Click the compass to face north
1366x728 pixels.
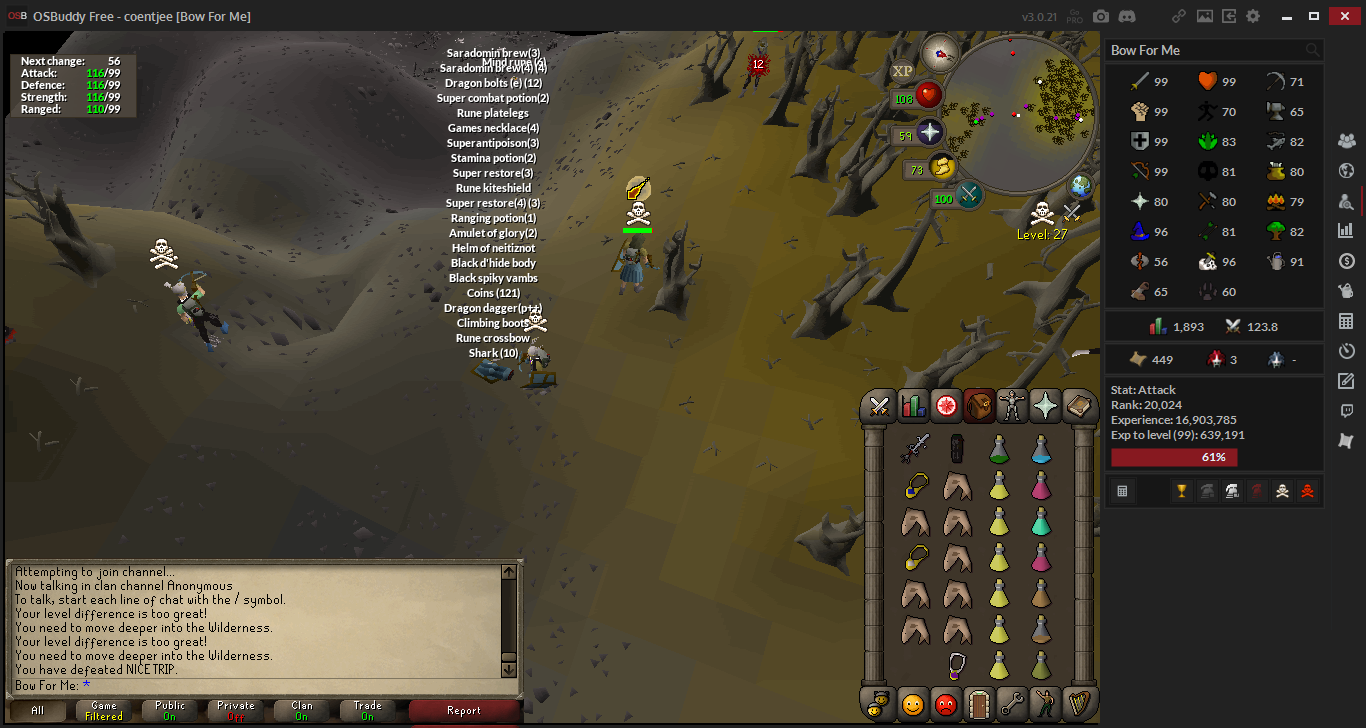940,52
